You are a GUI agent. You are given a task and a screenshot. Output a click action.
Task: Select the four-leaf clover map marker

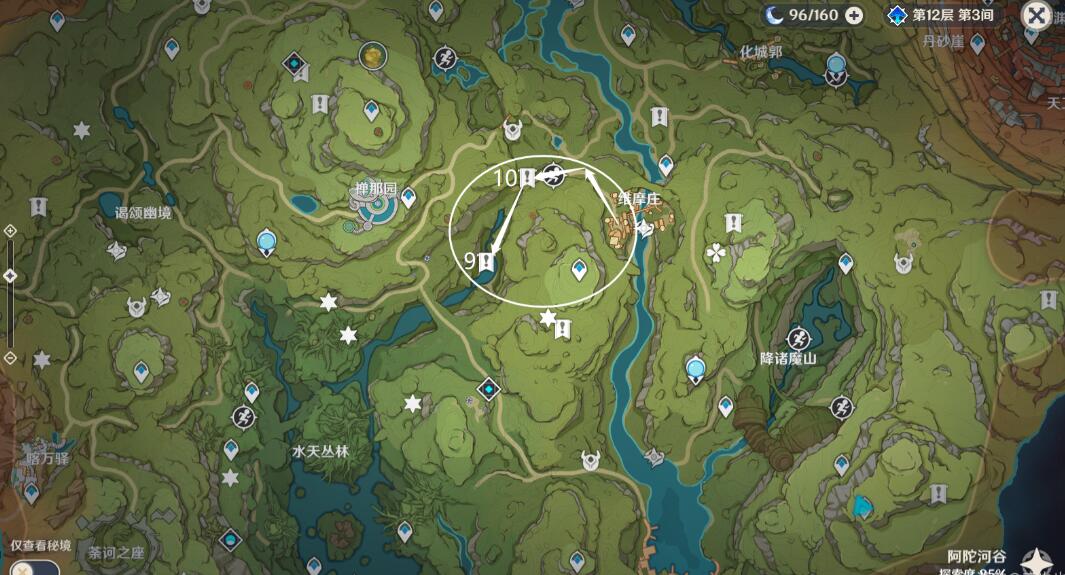coord(717,253)
